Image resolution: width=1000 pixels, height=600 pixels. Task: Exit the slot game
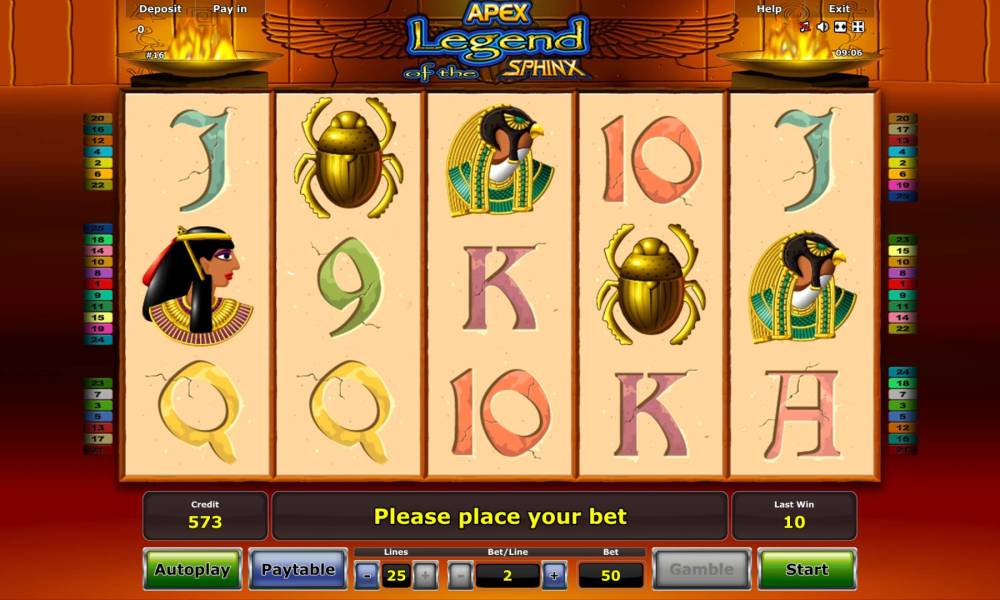point(839,9)
